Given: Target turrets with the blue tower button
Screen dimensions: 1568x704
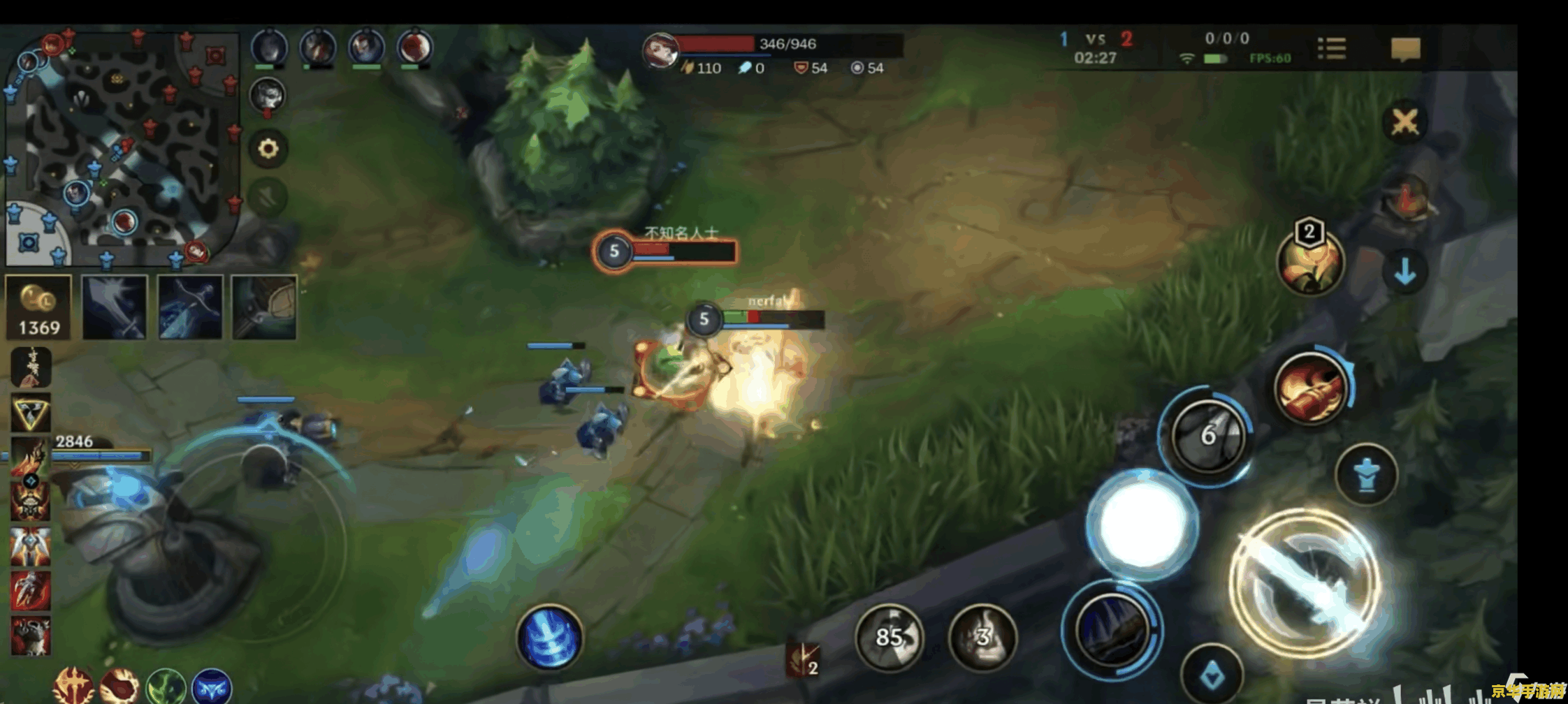Looking at the screenshot, I should click(x=1366, y=476).
